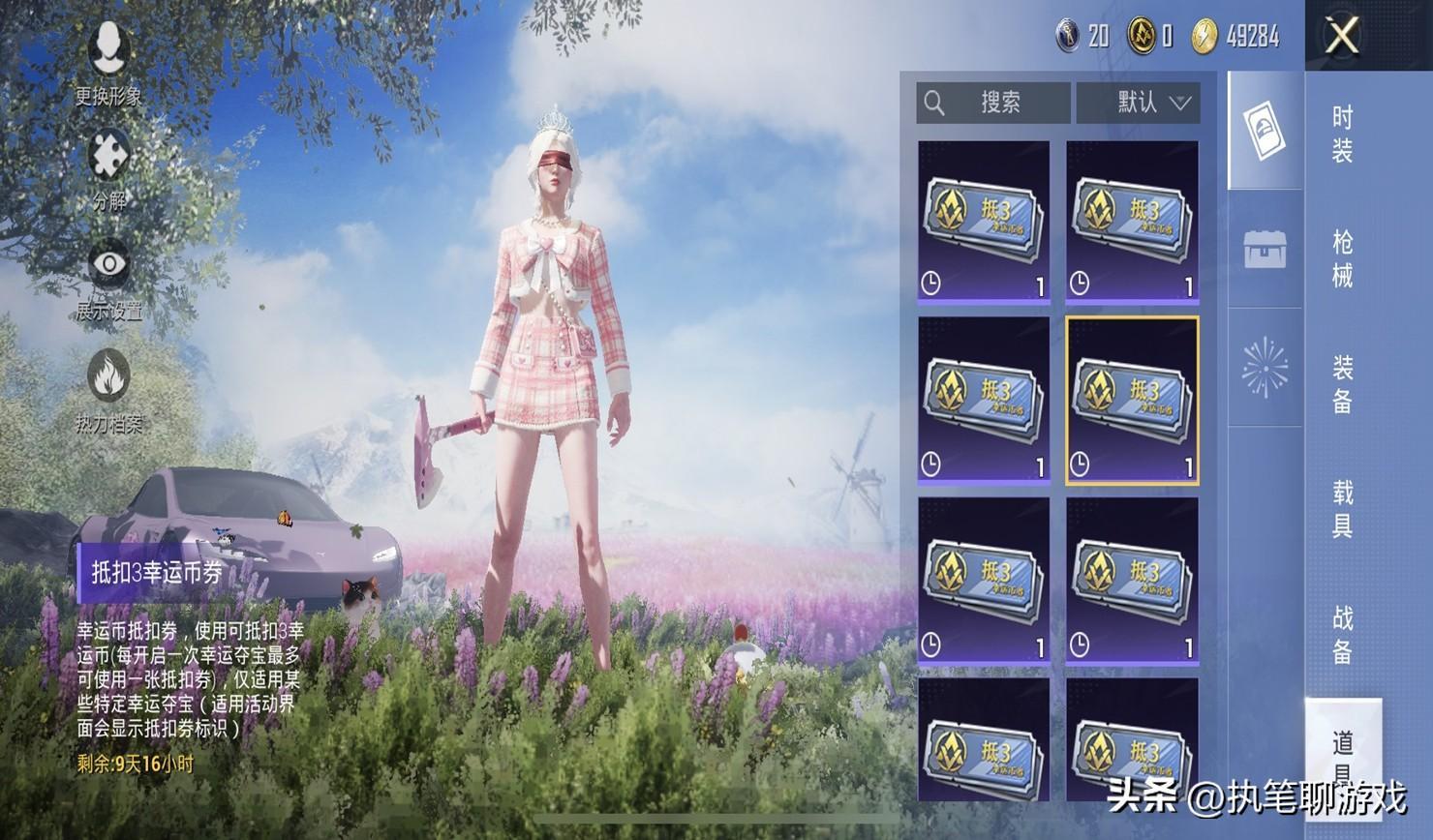Select the treasure chest sub-category icon
Screen dimensions: 1433x840
point(1265,250)
